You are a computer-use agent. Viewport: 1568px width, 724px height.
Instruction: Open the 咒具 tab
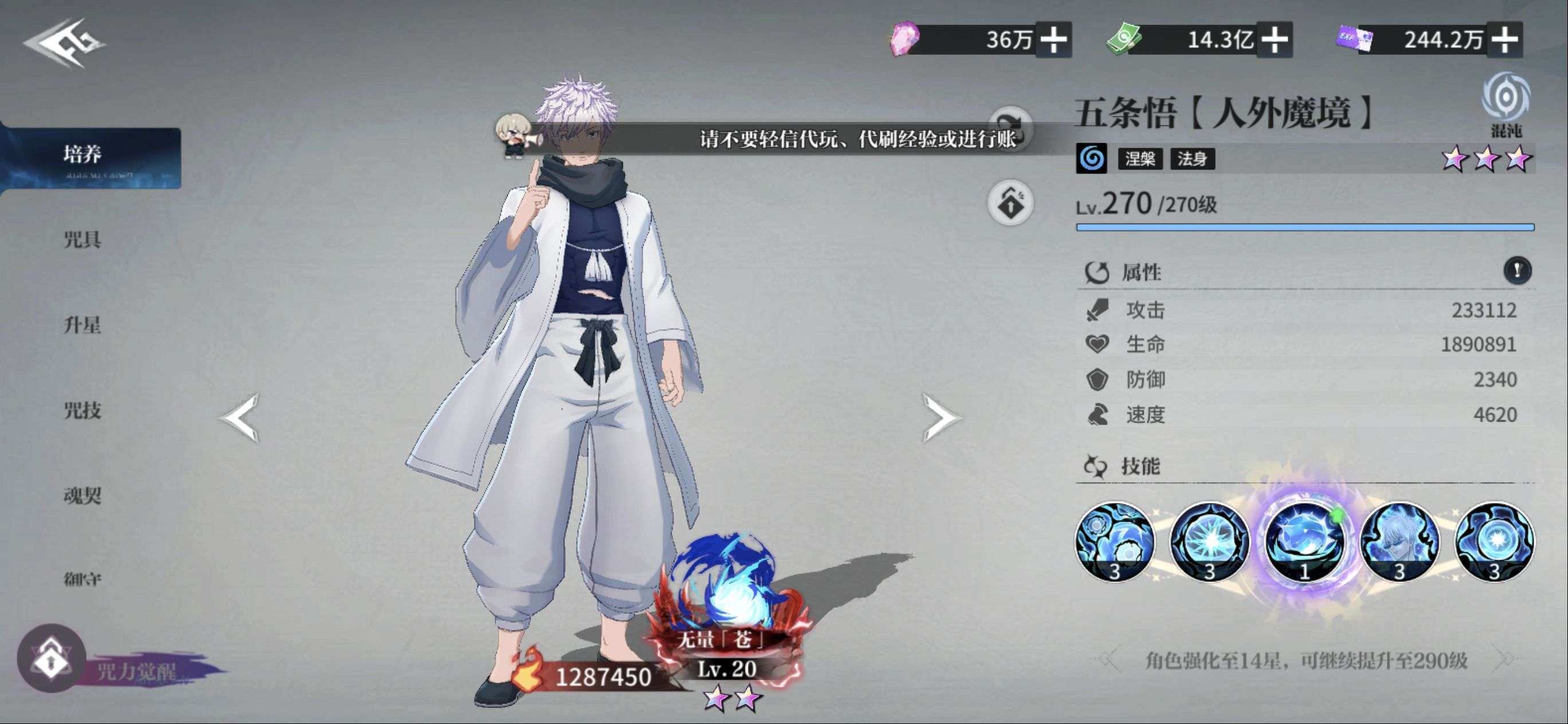pos(83,240)
